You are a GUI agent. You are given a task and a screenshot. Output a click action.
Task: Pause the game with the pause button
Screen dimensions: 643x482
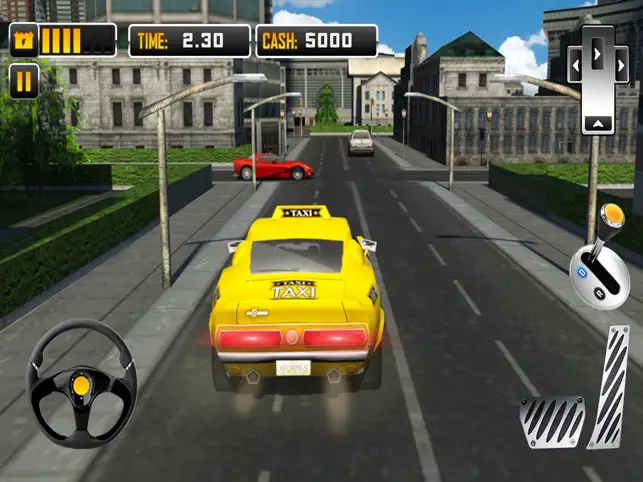pyautogui.click(x=24, y=81)
